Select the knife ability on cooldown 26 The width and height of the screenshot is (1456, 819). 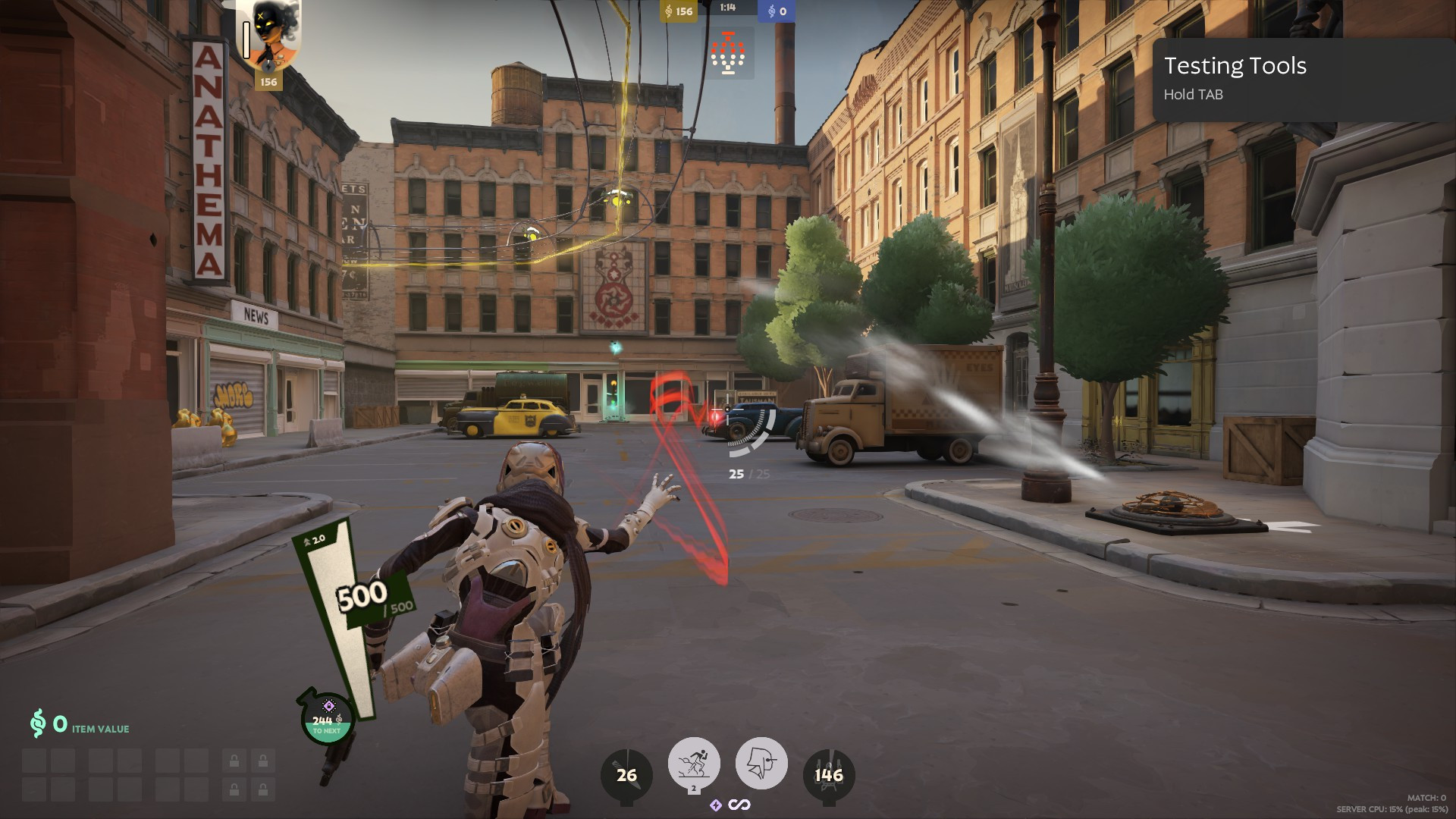[x=626, y=775]
